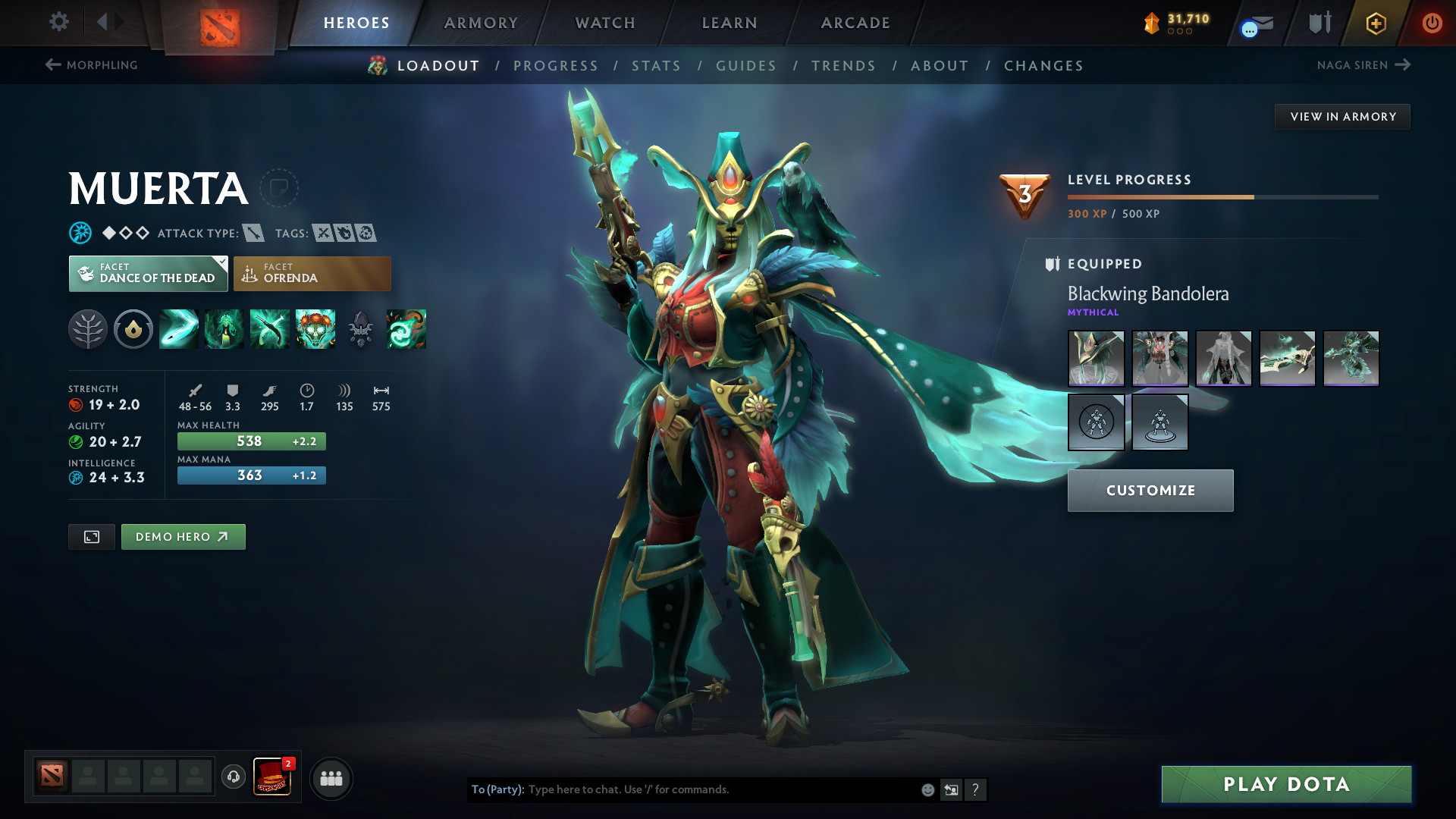This screenshot has width=1456, height=819.
Task: Click the voice chat headset icon
Action: 233,777
